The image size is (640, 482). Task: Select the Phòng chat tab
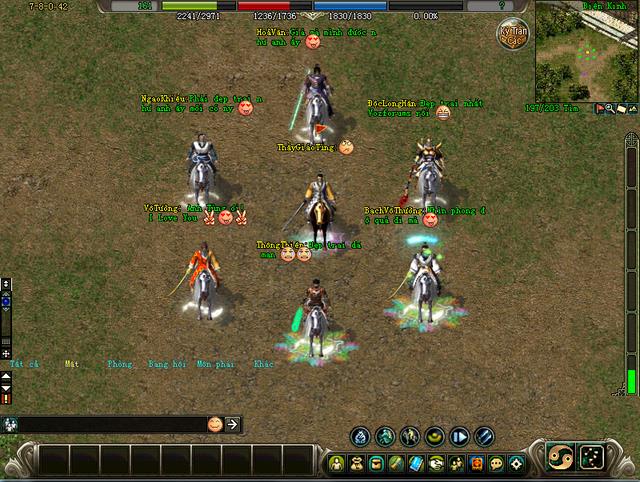click(x=119, y=364)
